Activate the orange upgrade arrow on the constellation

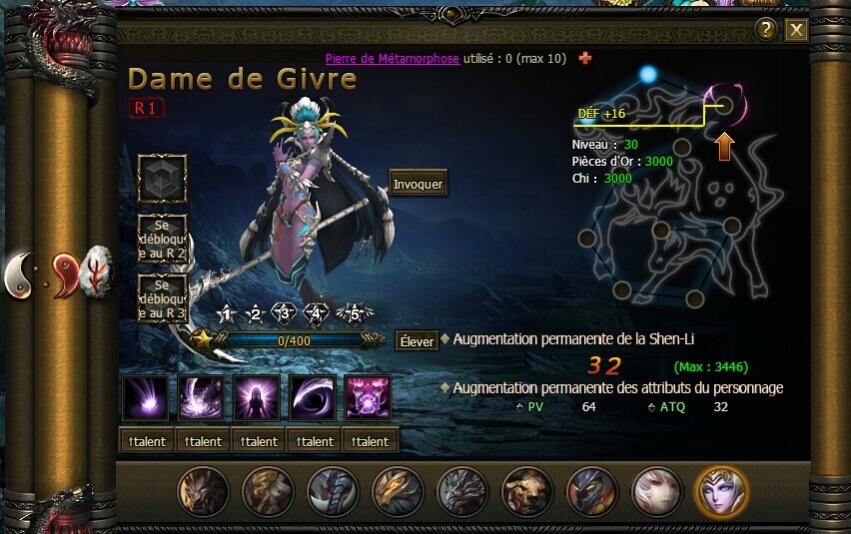725,148
